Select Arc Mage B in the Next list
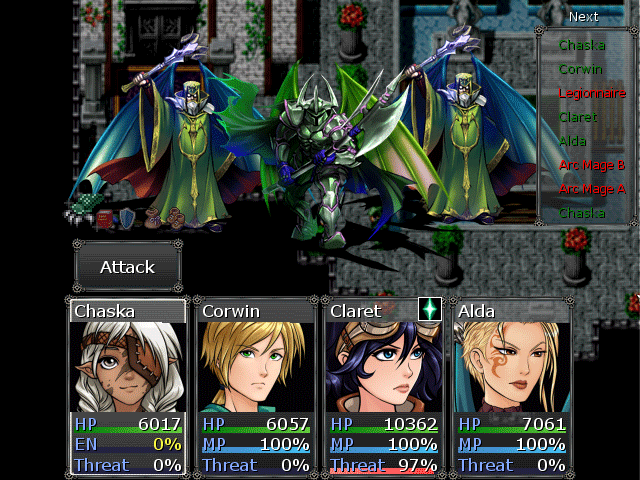The width and height of the screenshot is (640, 480). (x=592, y=165)
